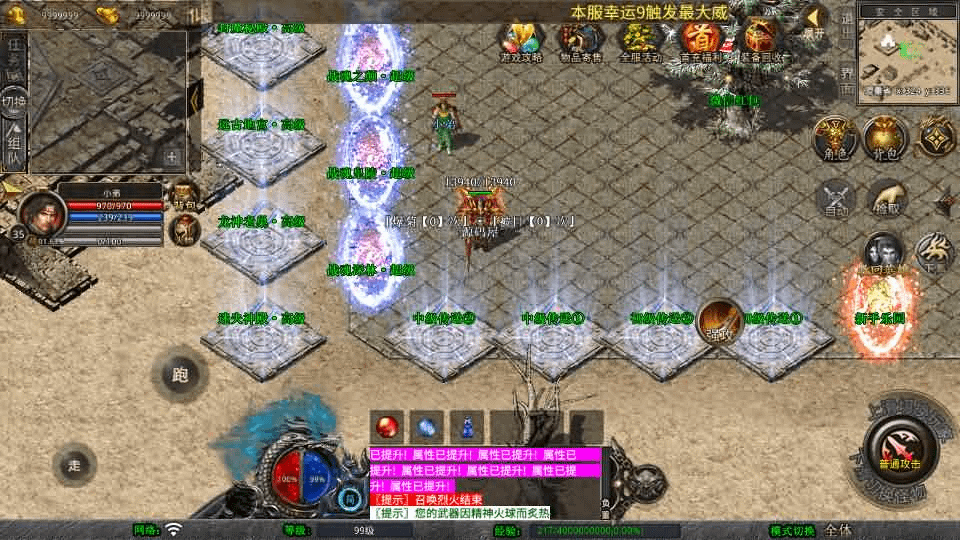Open the 游戏攻略 game guide icon
960x540 pixels.
pos(521,41)
